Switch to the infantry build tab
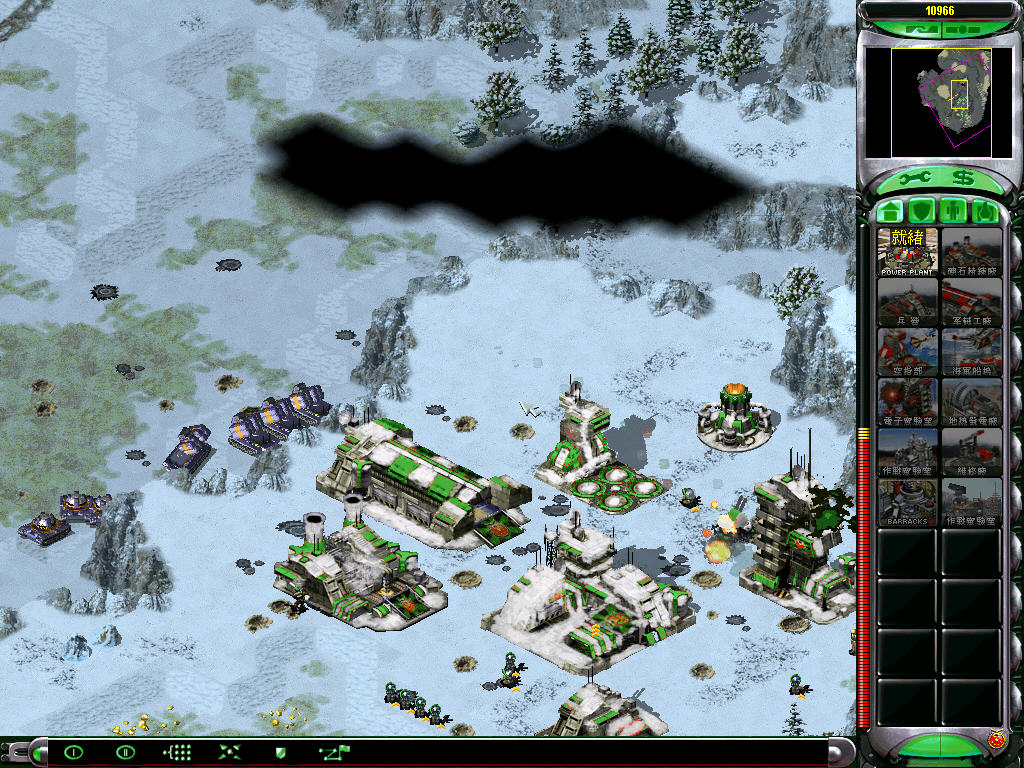This screenshot has width=1024, height=768. tap(954, 212)
